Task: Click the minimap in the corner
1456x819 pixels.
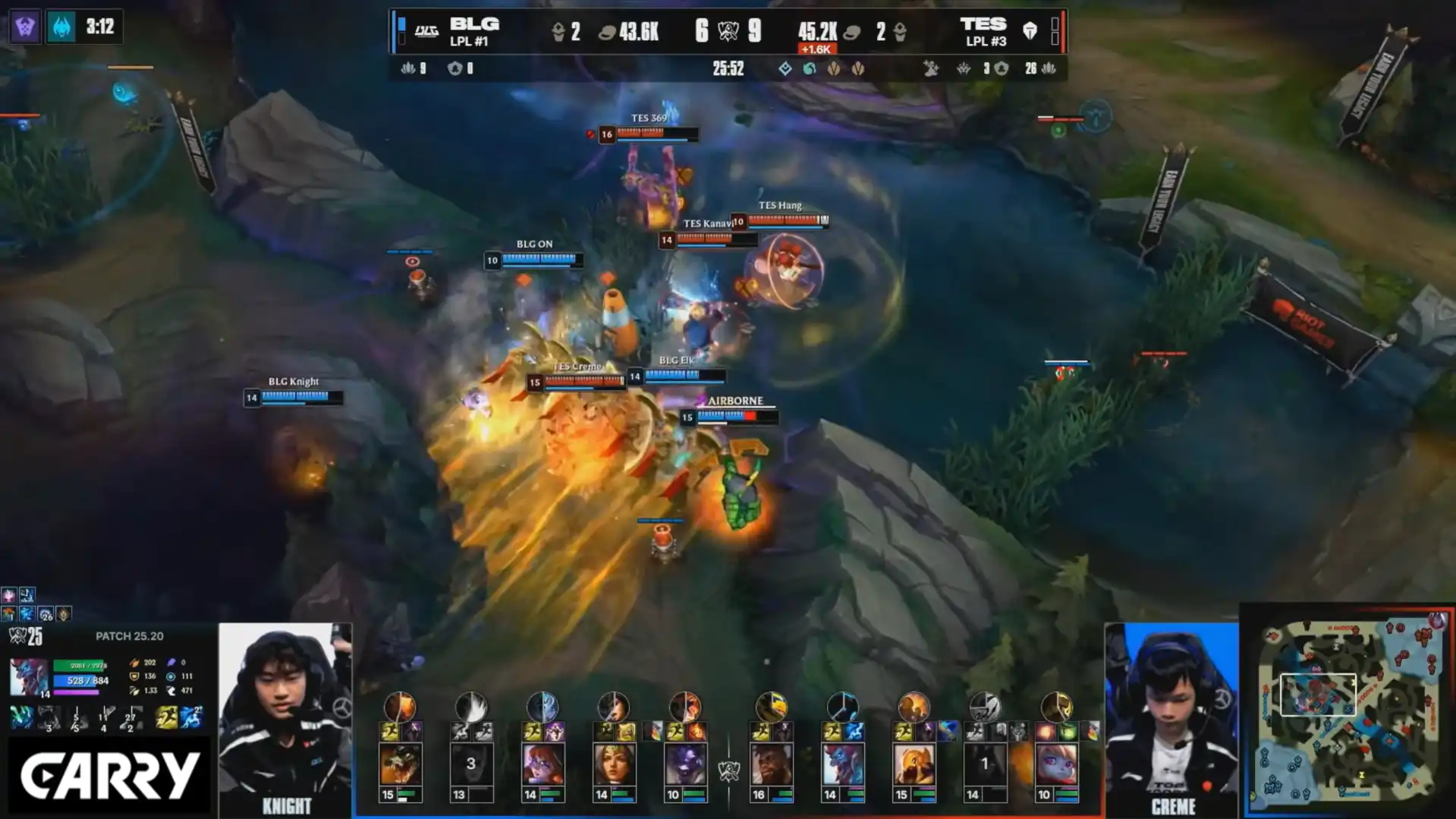Action: [1348, 710]
